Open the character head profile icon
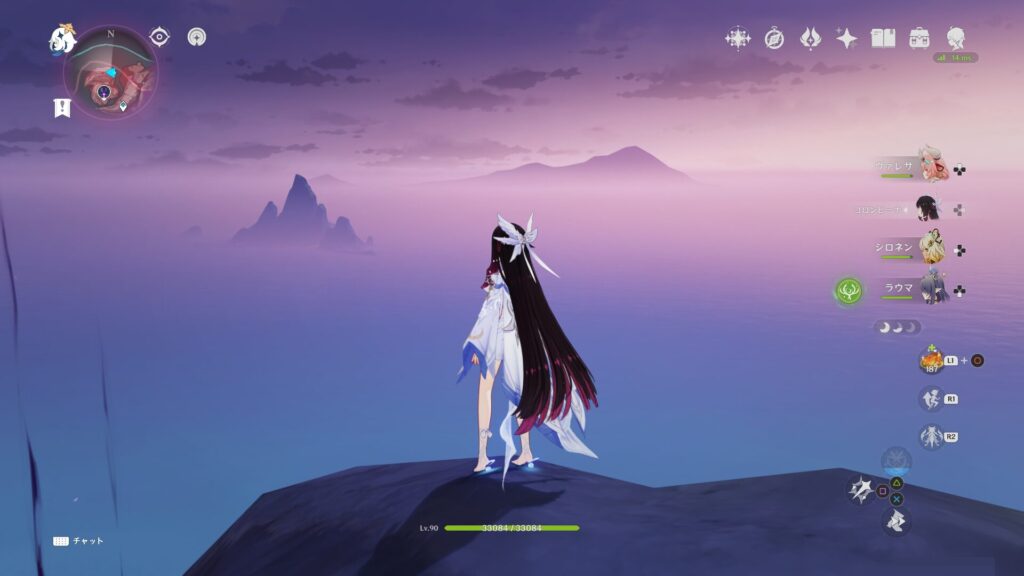 pos(956,38)
